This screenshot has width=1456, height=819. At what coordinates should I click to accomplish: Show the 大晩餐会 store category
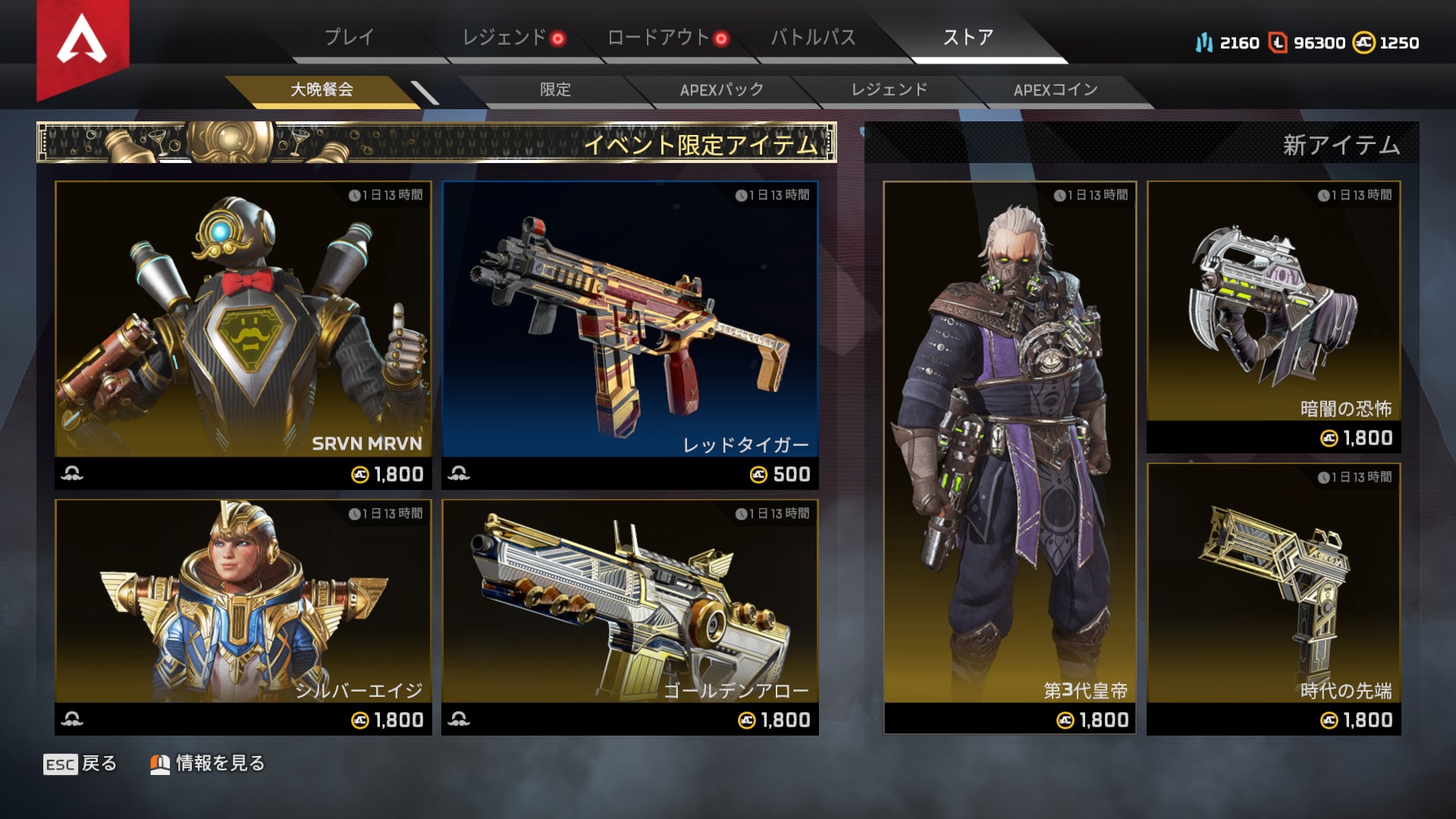(322, 89)
